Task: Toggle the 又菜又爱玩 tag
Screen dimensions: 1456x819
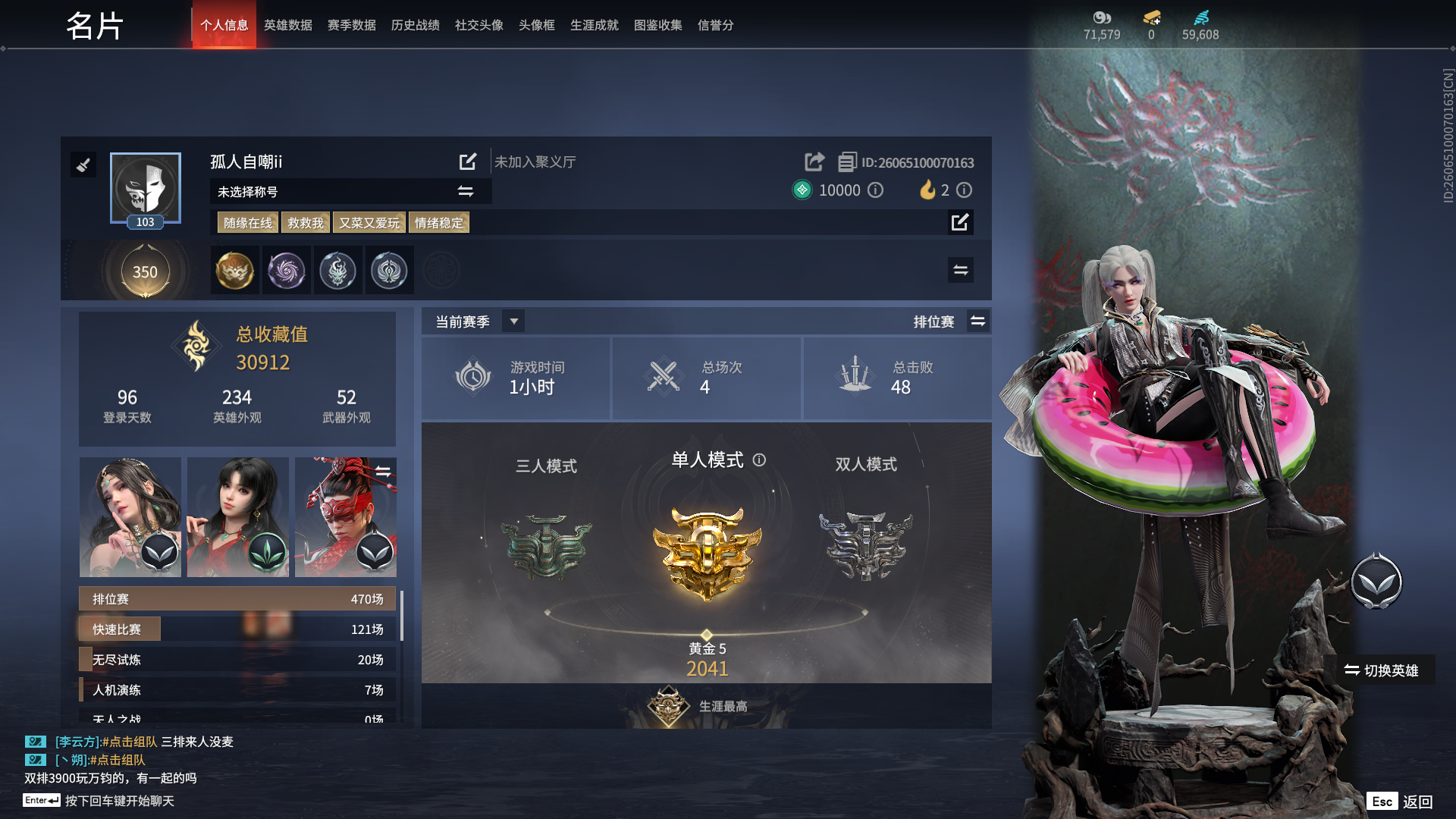Action: [369, 222]
